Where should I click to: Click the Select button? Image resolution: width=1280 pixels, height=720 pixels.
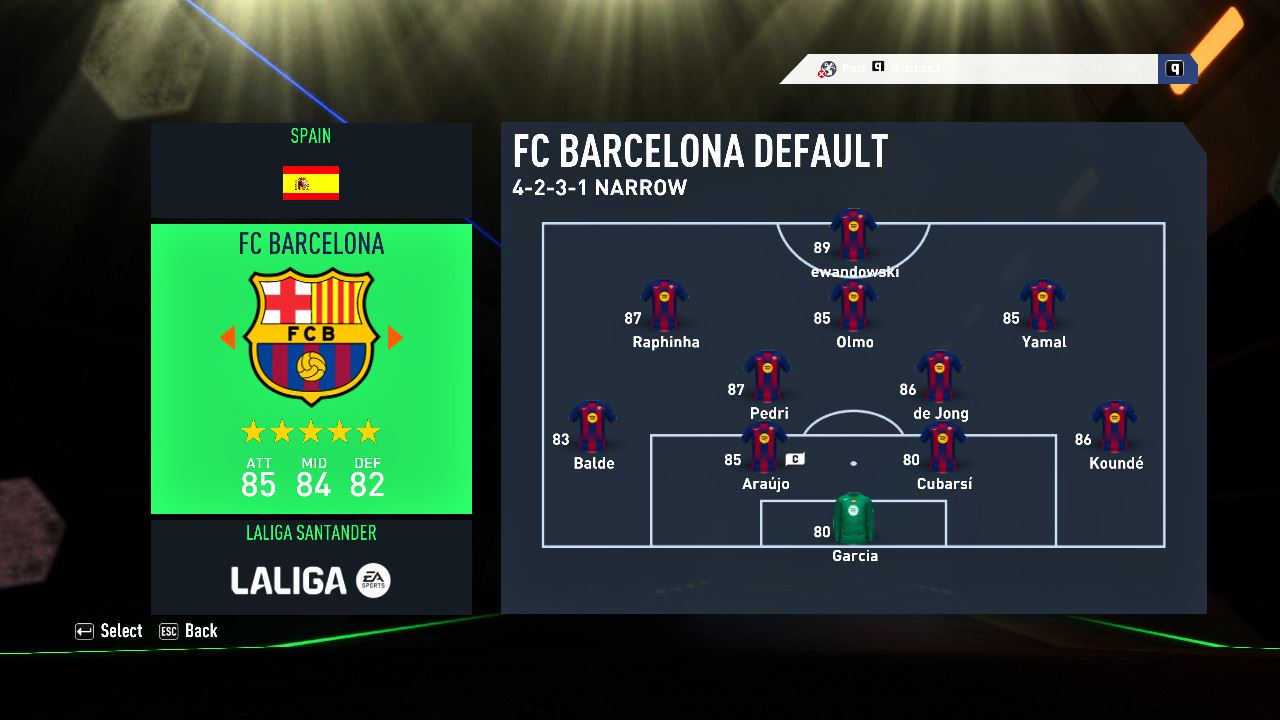110,631
